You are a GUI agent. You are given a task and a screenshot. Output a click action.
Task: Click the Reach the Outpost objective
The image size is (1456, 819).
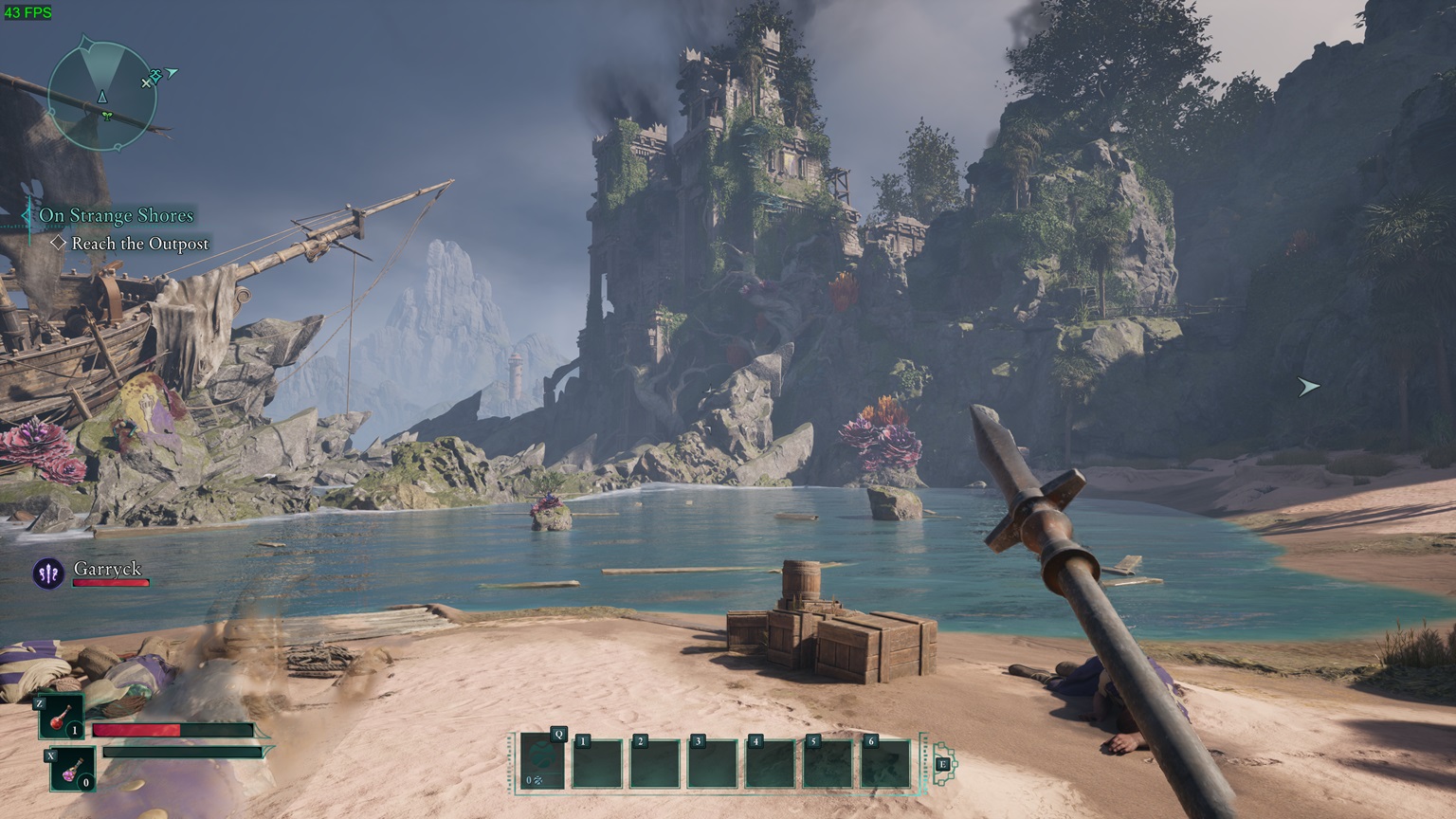point(139,244)
